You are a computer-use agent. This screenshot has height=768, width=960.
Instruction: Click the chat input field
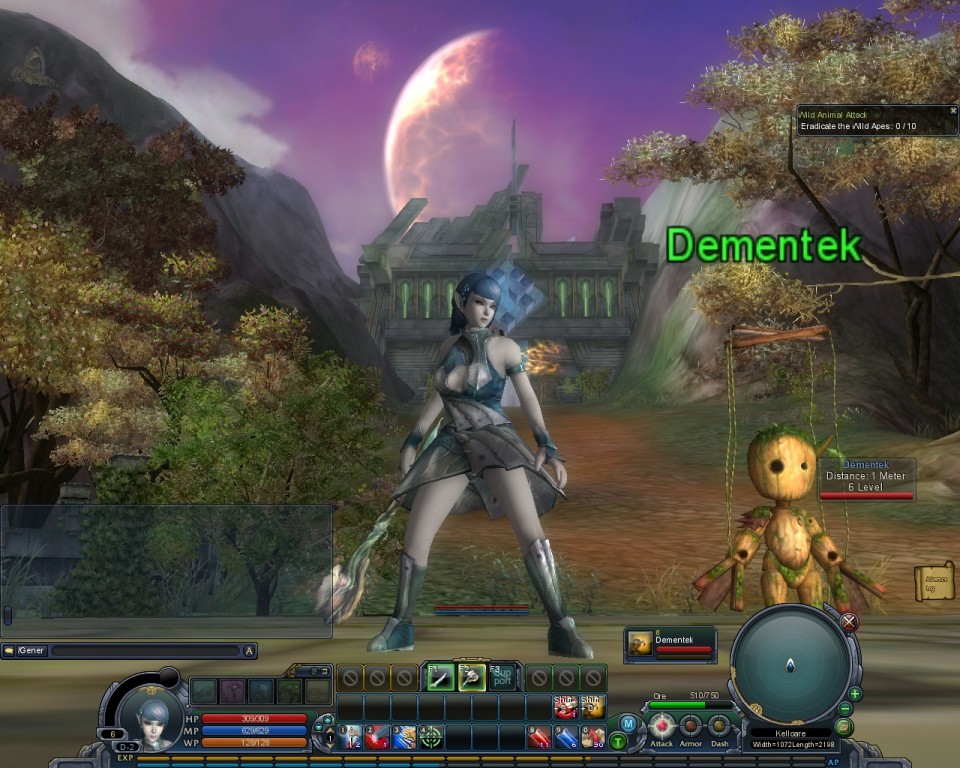coord(145,651)
